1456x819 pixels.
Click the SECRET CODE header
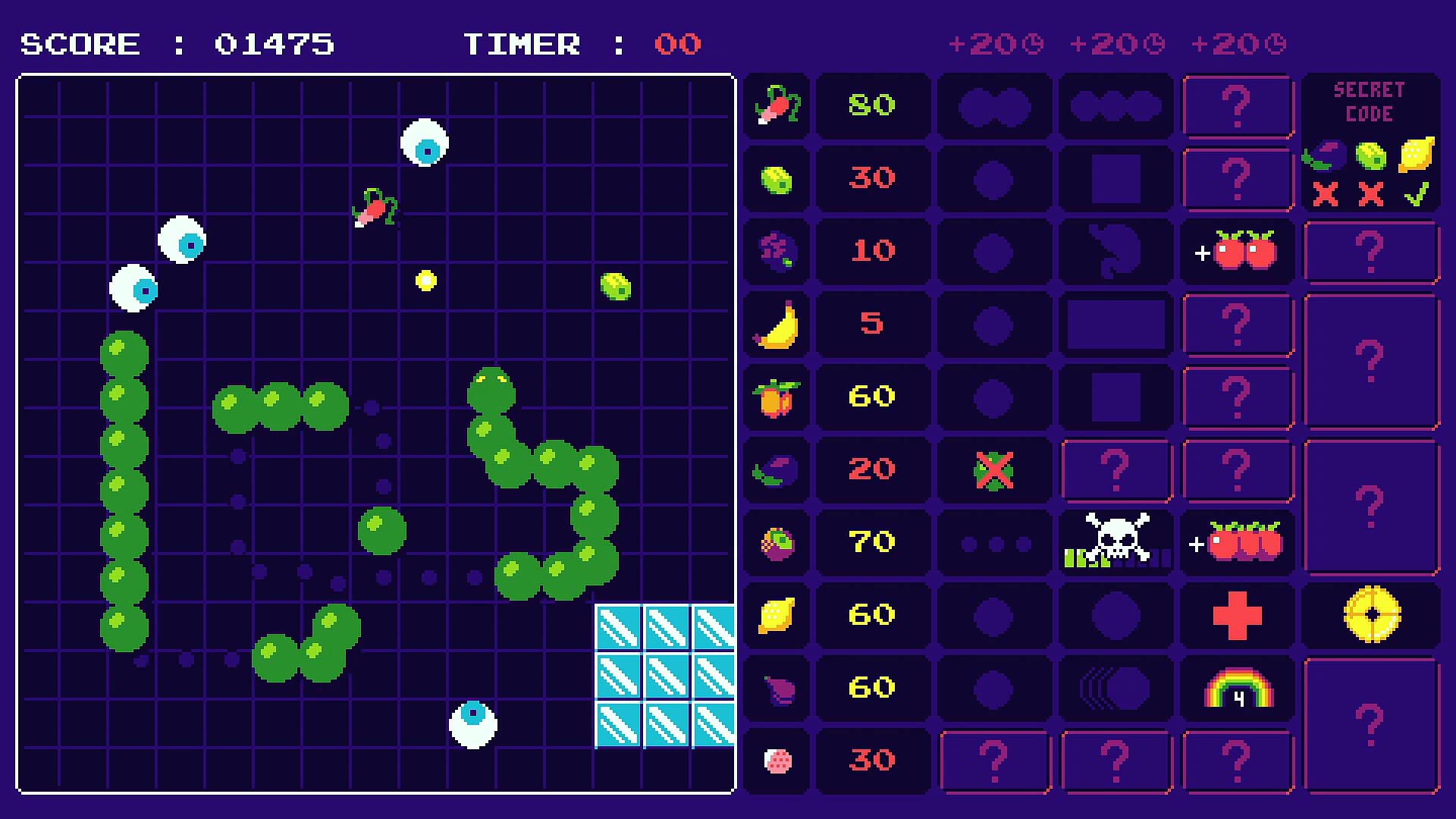click(x=1369, y=101)
